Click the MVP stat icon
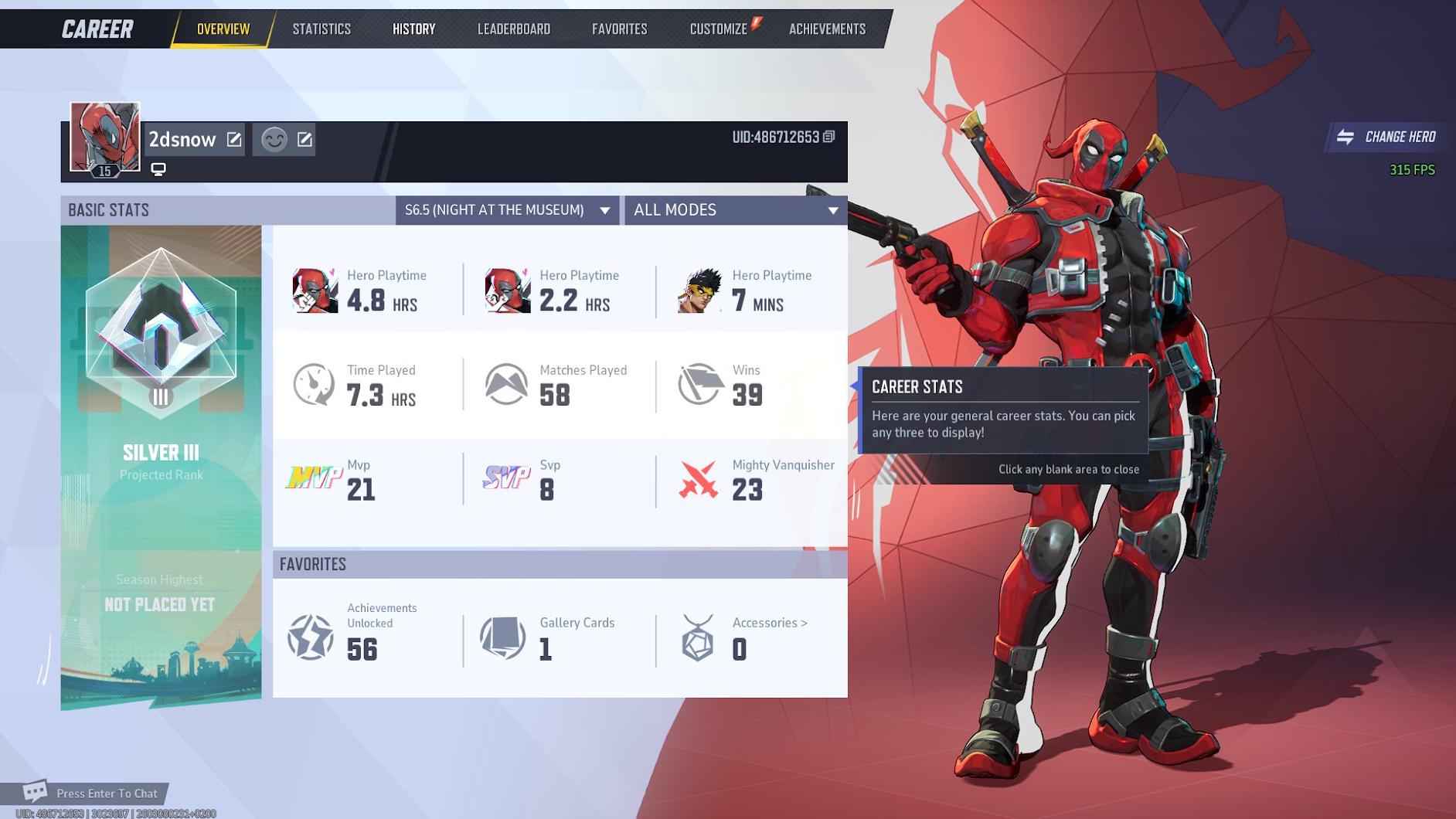 tap(313, 477)
